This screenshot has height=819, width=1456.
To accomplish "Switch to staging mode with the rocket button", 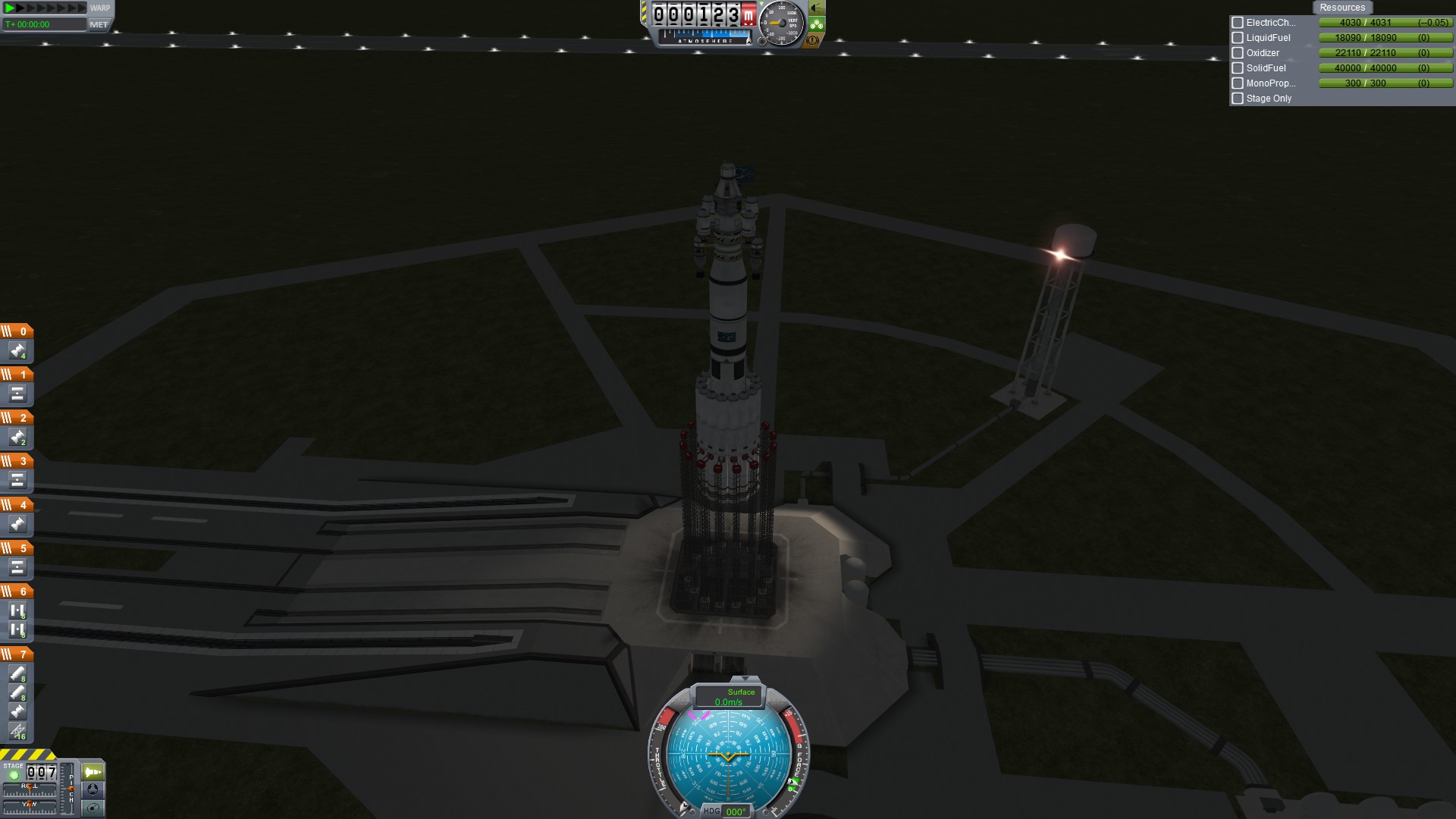I will click(x=93, y=772).
